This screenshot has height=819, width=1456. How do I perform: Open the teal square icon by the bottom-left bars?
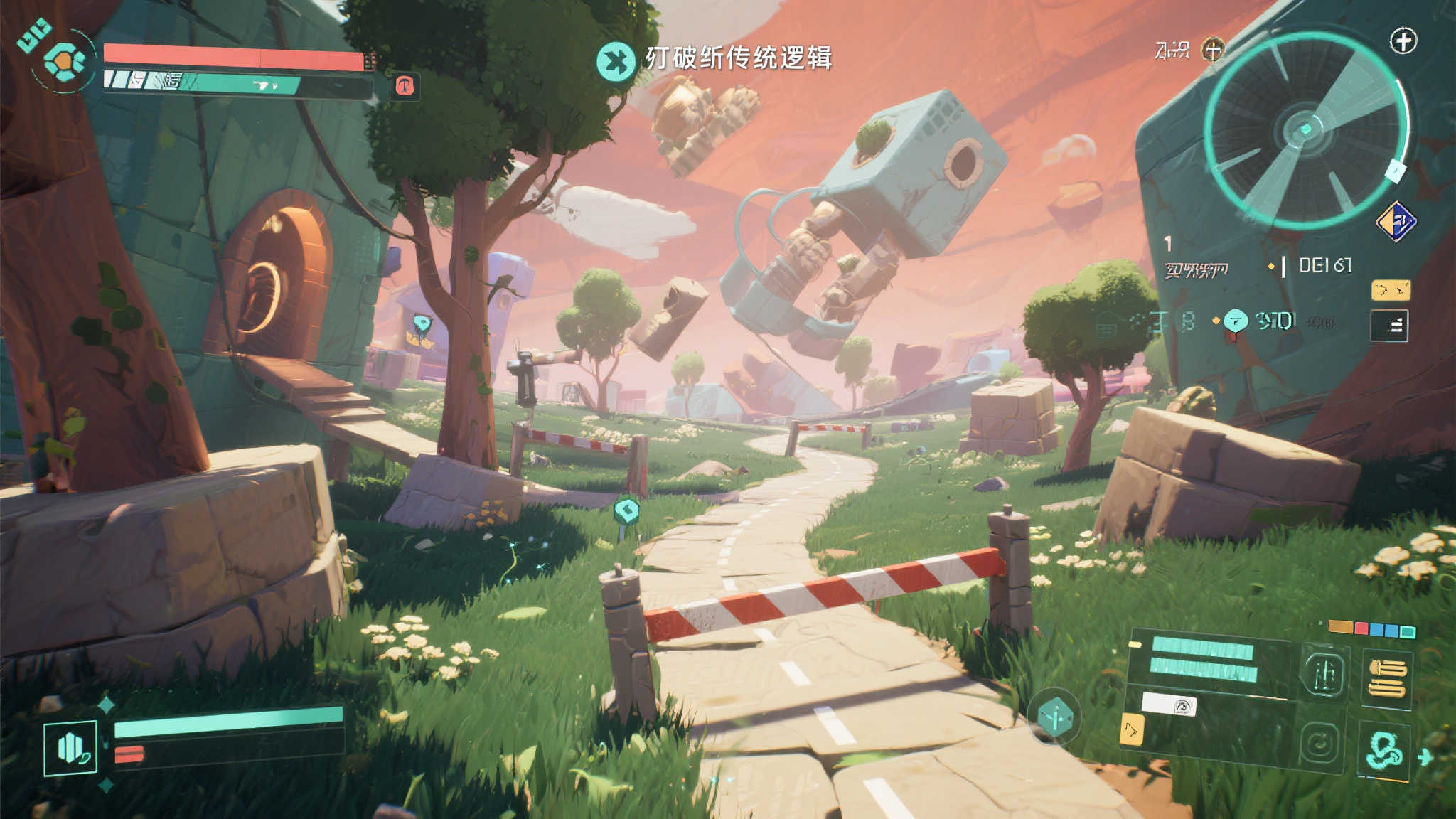point(70,747)
